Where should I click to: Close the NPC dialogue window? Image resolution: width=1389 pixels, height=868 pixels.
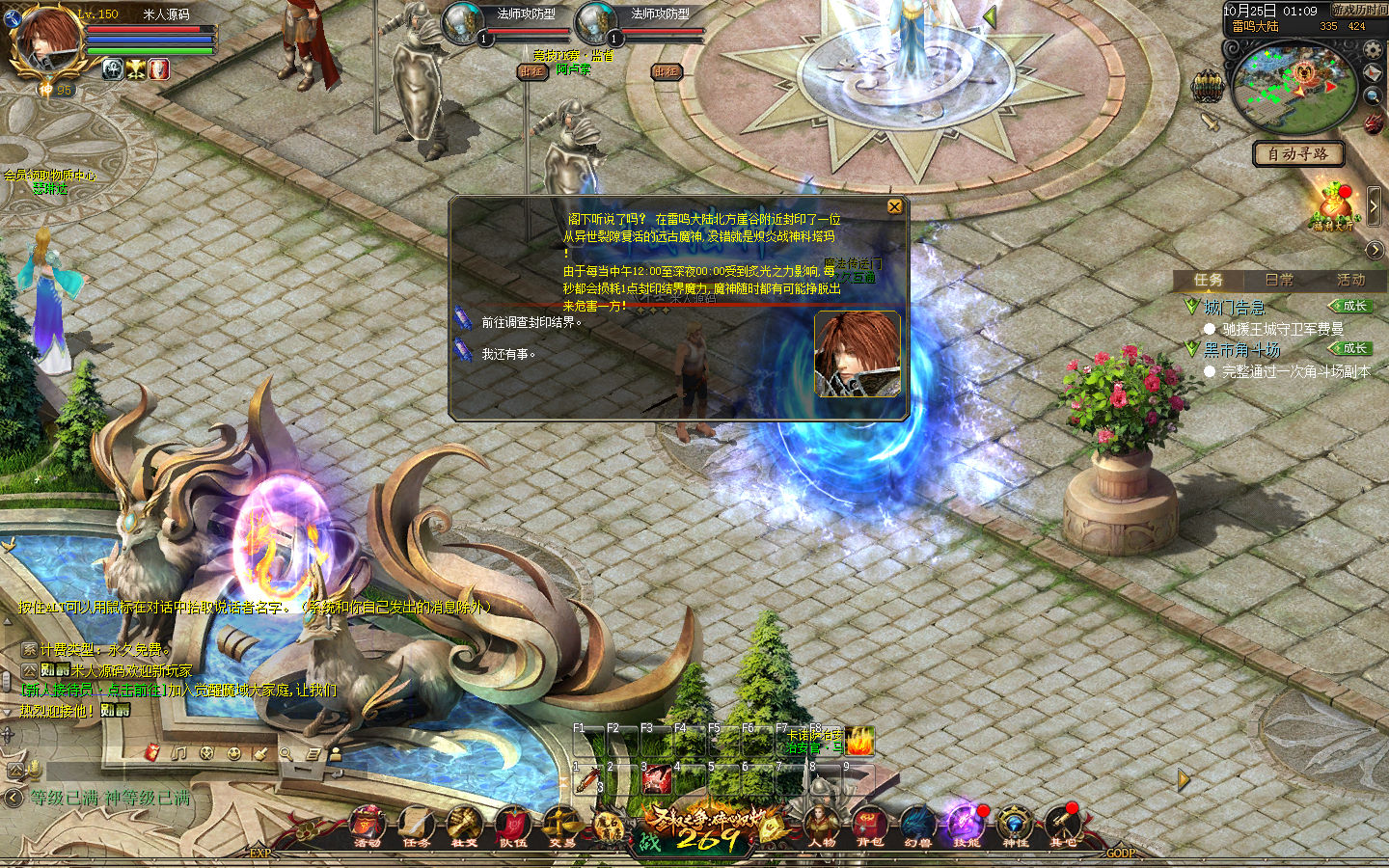click(x=894, y=206)
